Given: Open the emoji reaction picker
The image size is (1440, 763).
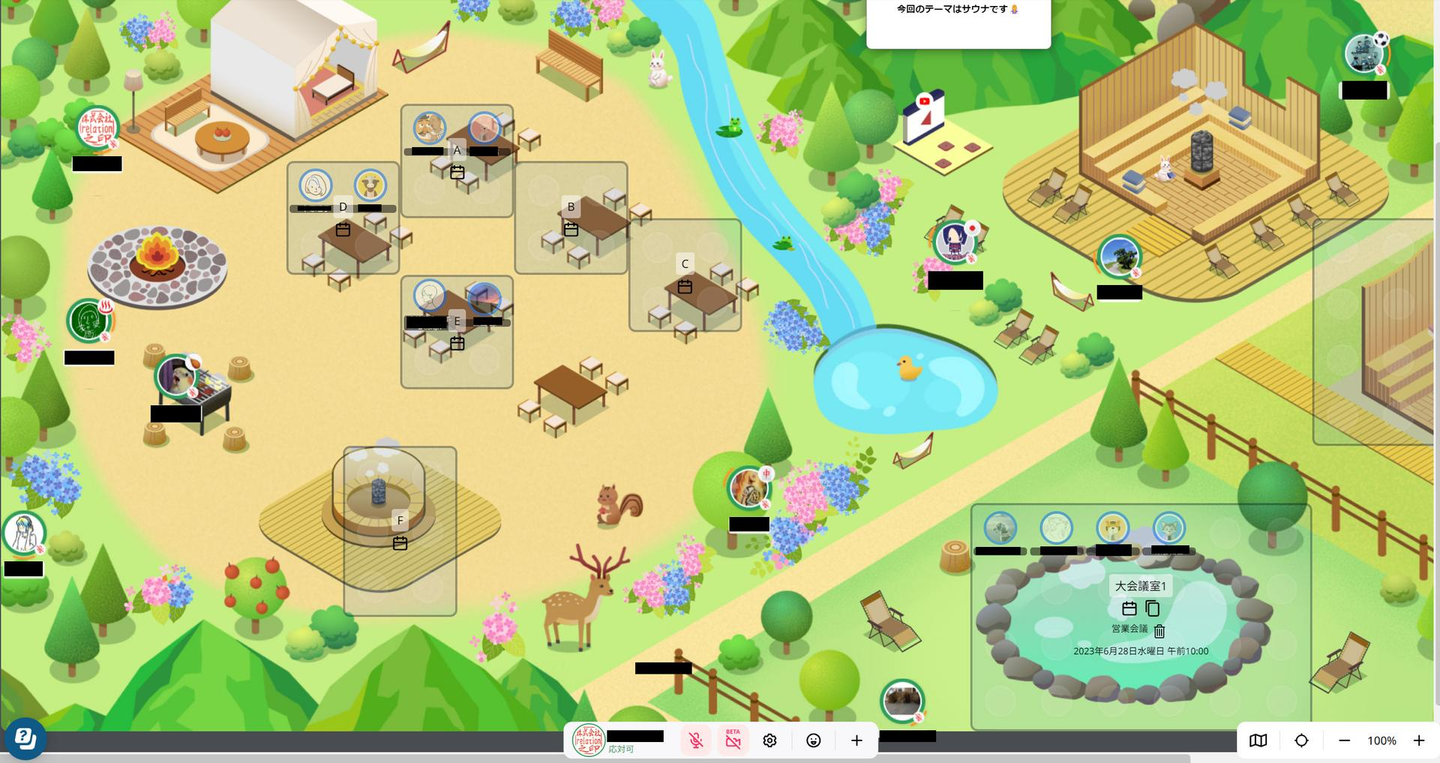Looking at the screenshot, I should [814, 741].
